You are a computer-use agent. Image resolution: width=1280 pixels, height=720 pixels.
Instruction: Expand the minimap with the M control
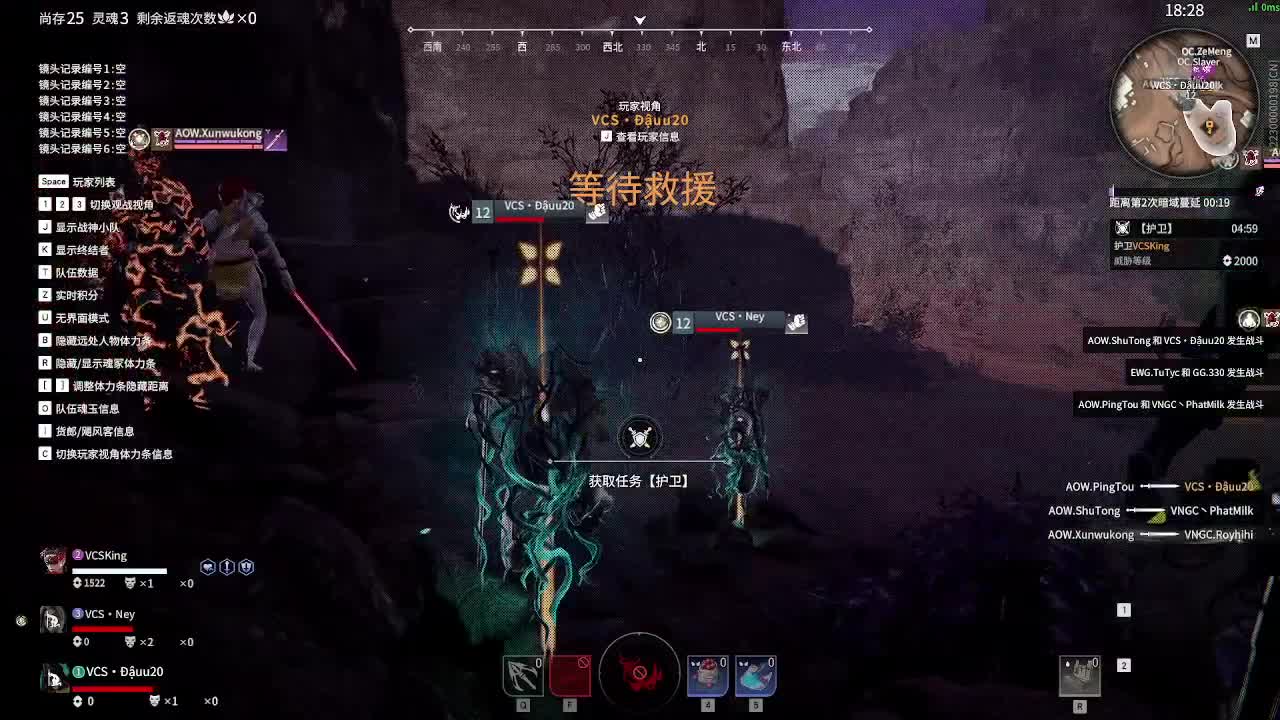pos(1253,39)
